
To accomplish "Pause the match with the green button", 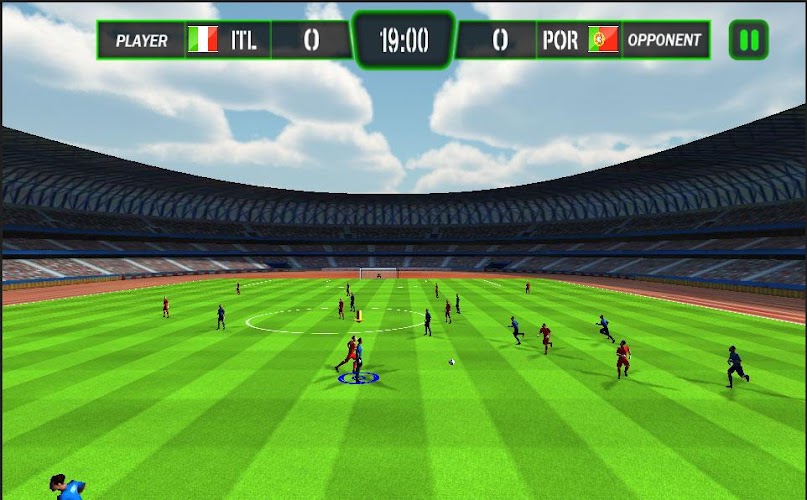I will pos(748,40).
